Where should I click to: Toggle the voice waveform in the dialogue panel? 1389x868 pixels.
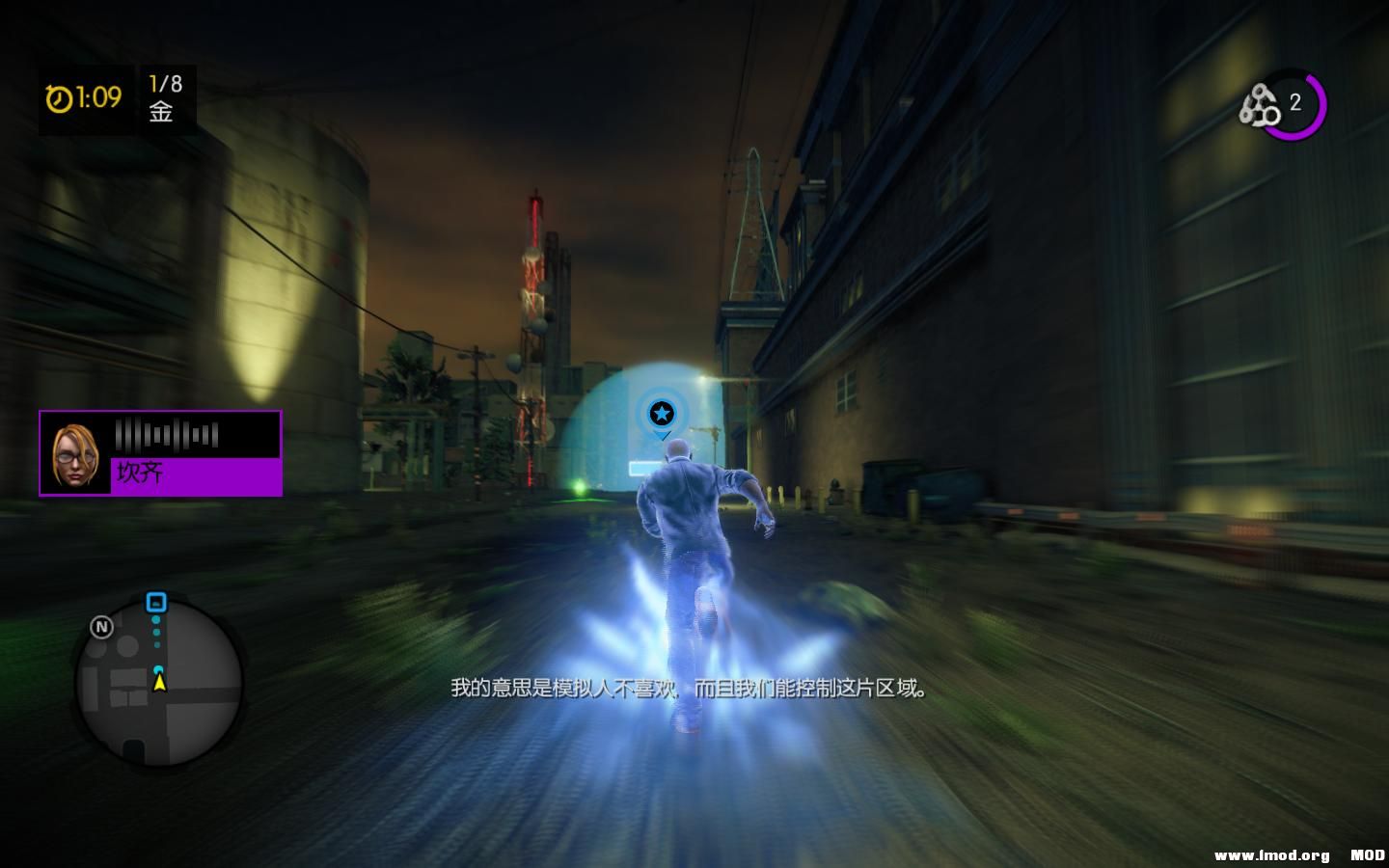coord(166,433)
